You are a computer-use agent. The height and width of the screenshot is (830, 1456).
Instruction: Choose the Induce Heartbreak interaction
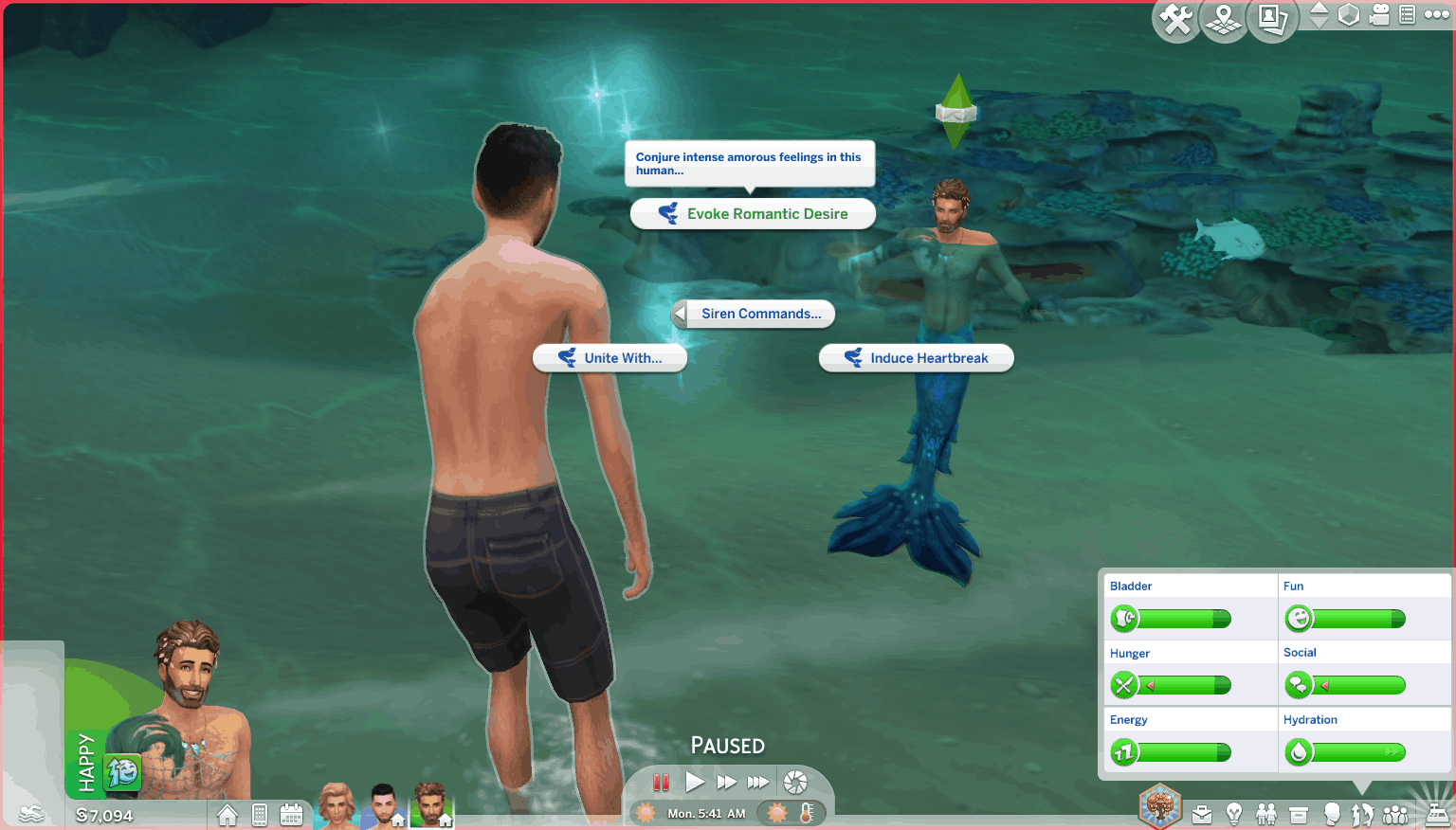[x=916, y=358]
